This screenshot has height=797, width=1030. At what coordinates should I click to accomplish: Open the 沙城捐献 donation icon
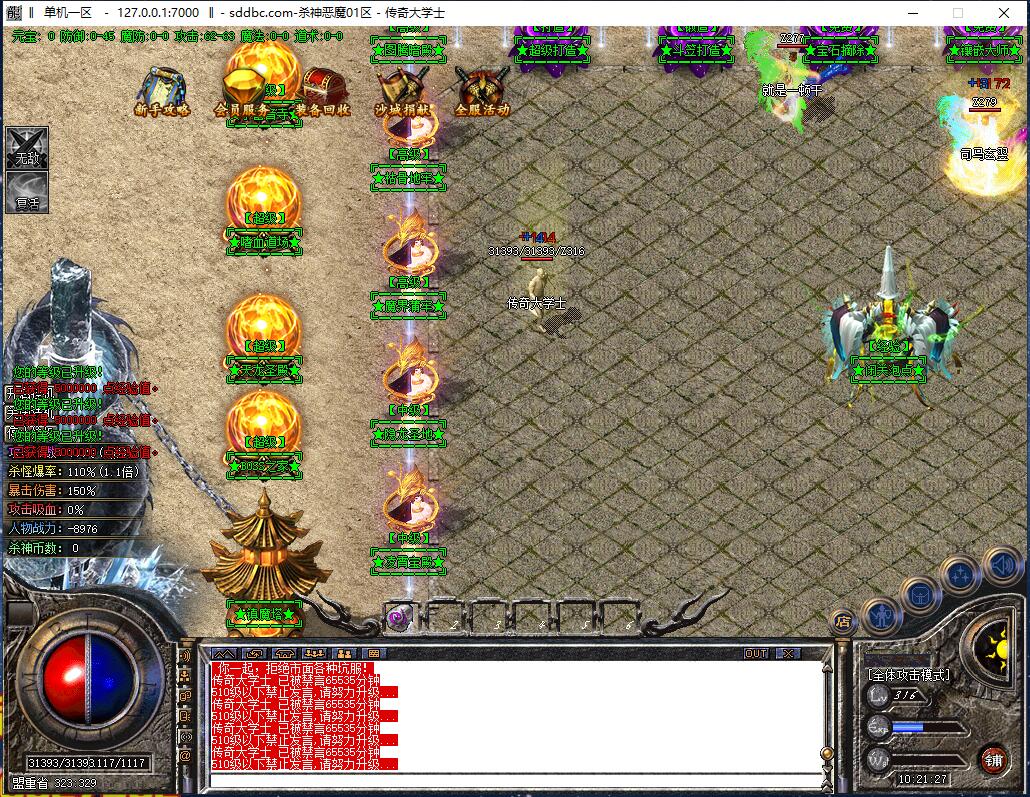tap(403, 90)
